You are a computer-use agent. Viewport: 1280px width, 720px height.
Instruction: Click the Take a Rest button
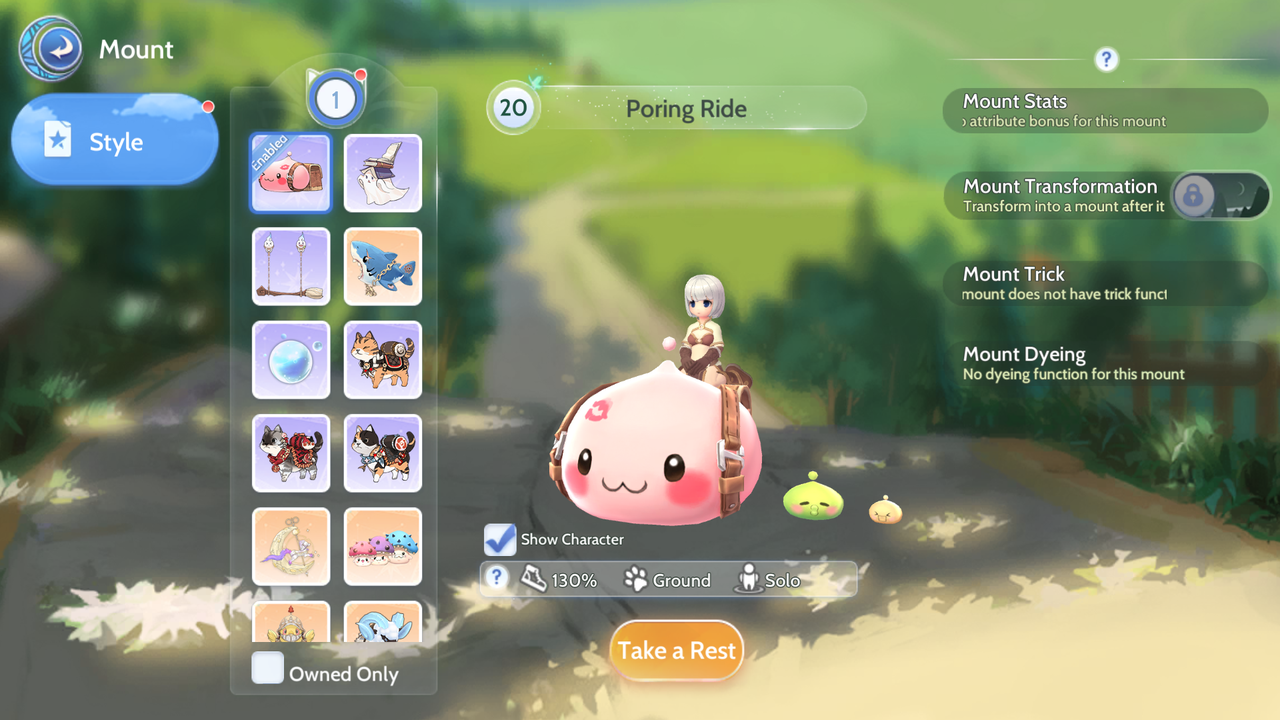point(677,650)
